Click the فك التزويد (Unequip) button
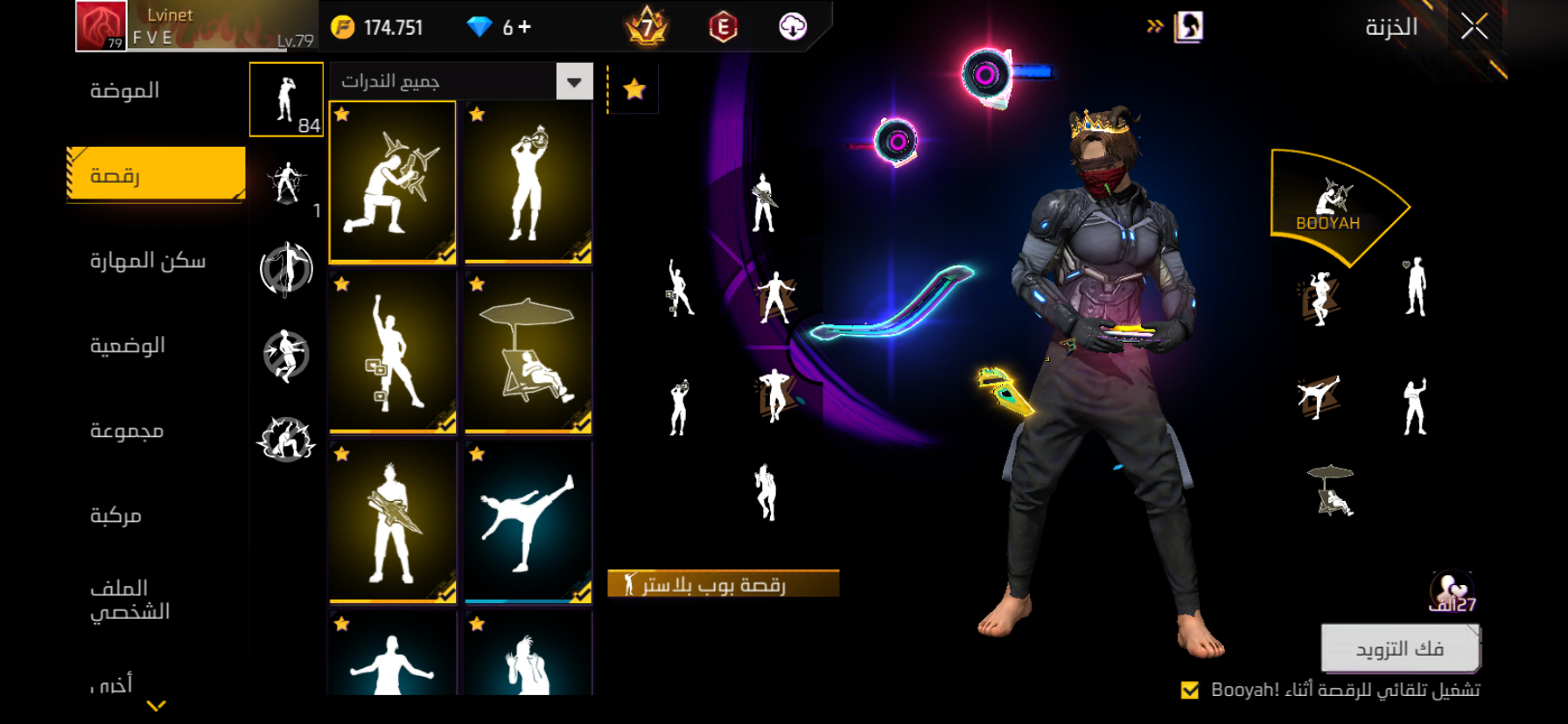This screenshot has width=1568, height=724. click(x=1399, y=648)
